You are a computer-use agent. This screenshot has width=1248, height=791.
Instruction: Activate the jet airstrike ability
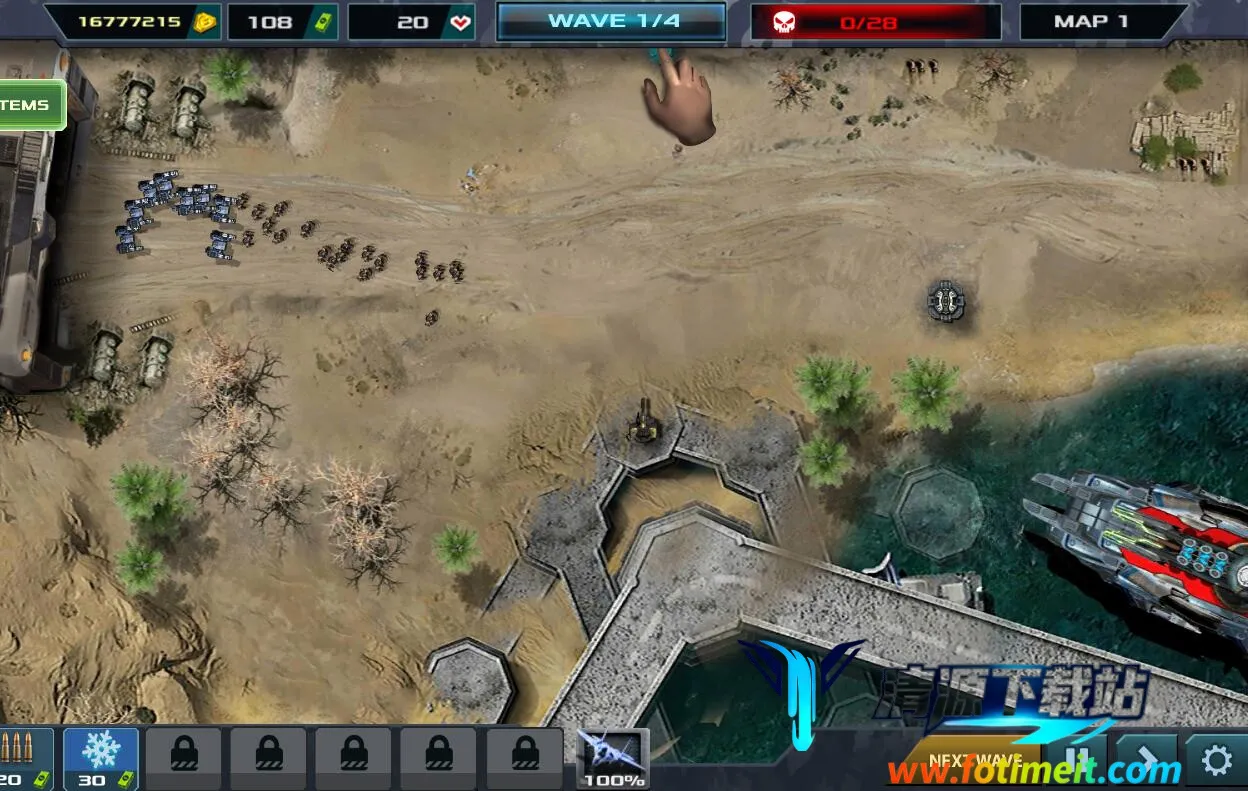point(612,757)
